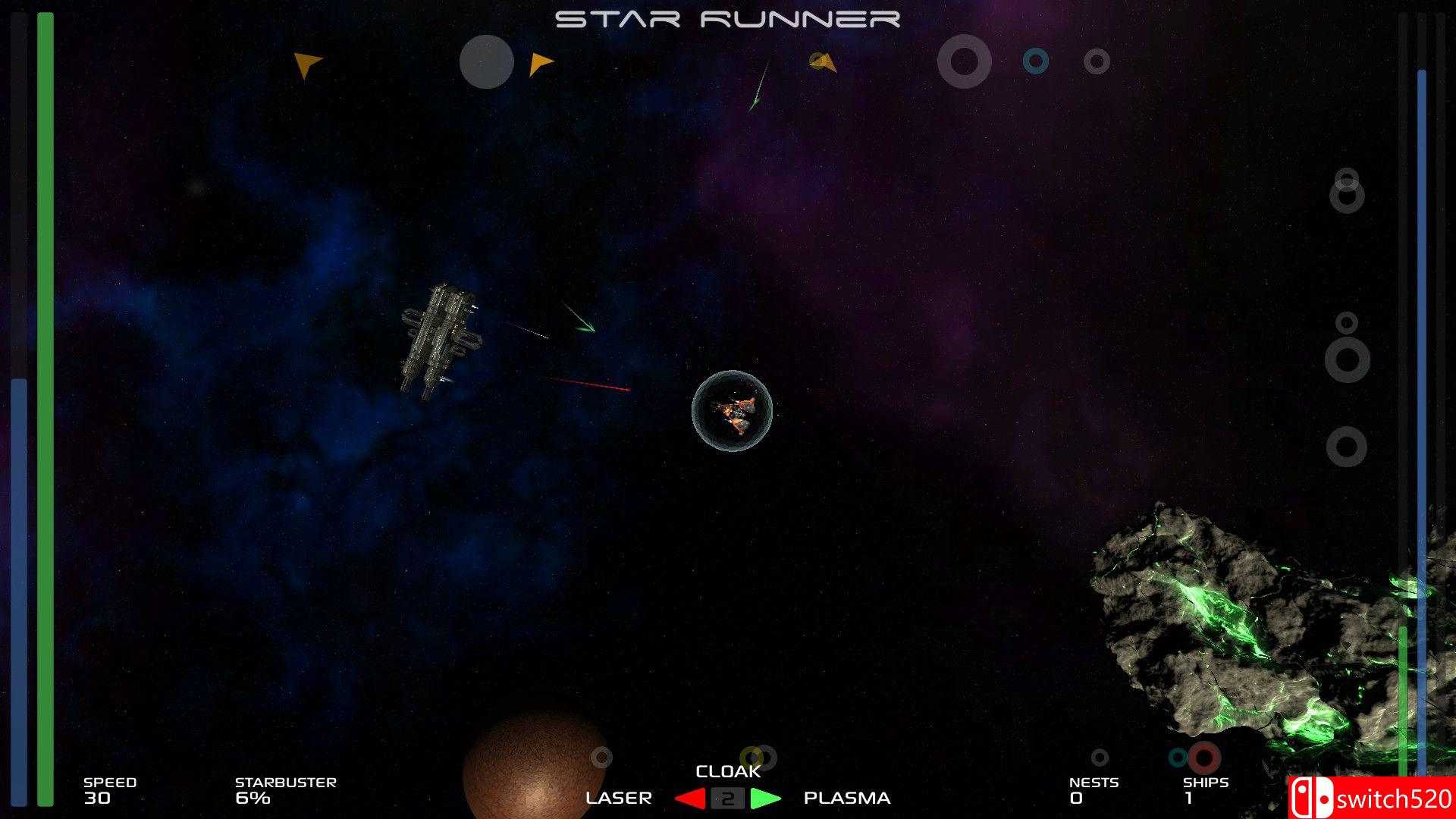Click left red arrow to cycle weapon back
Image resolution: width=1456 pixels, height=819 pixels.
coord(689,797)
